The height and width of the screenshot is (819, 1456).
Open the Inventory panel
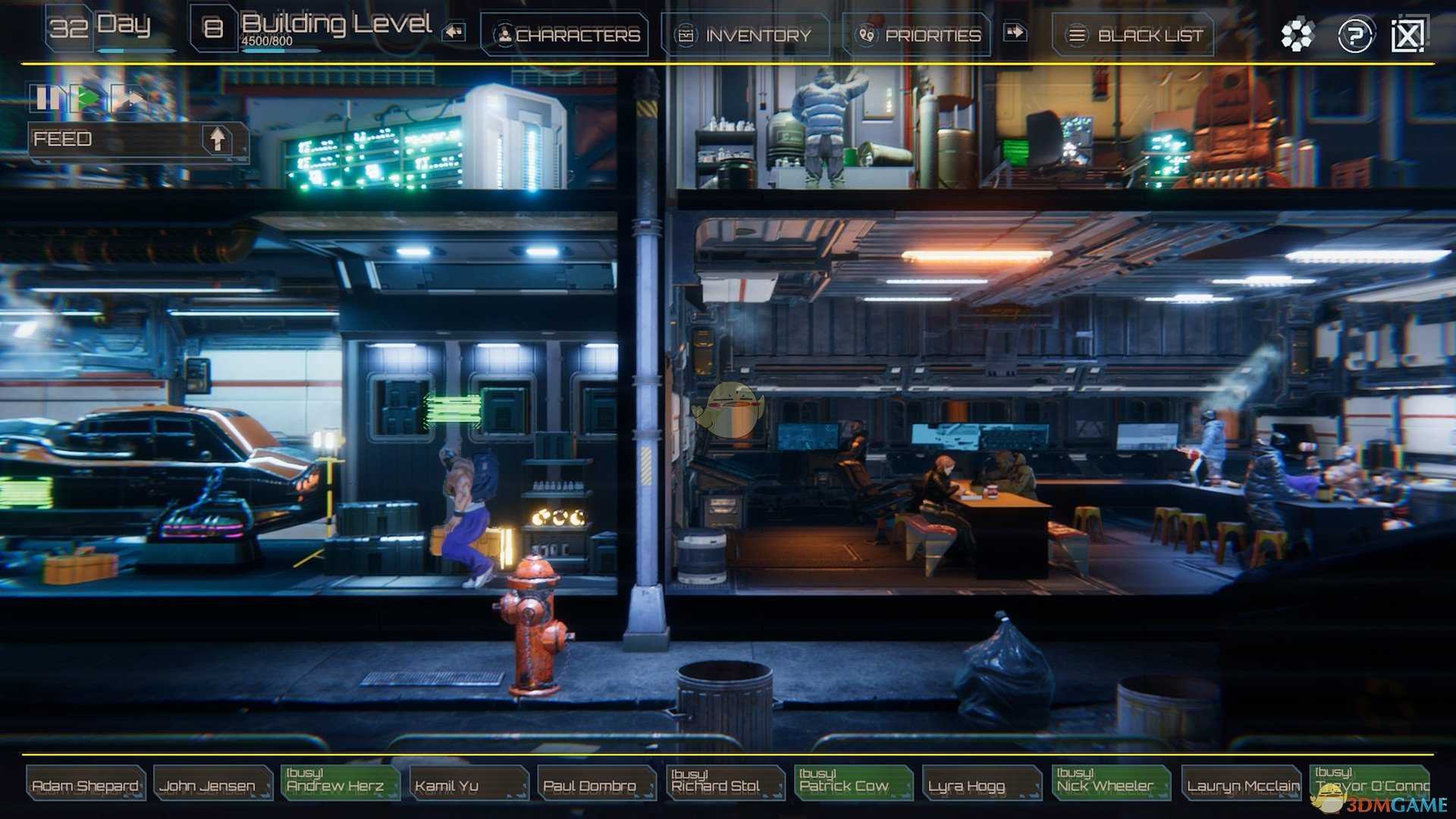(x=746, y=35)
